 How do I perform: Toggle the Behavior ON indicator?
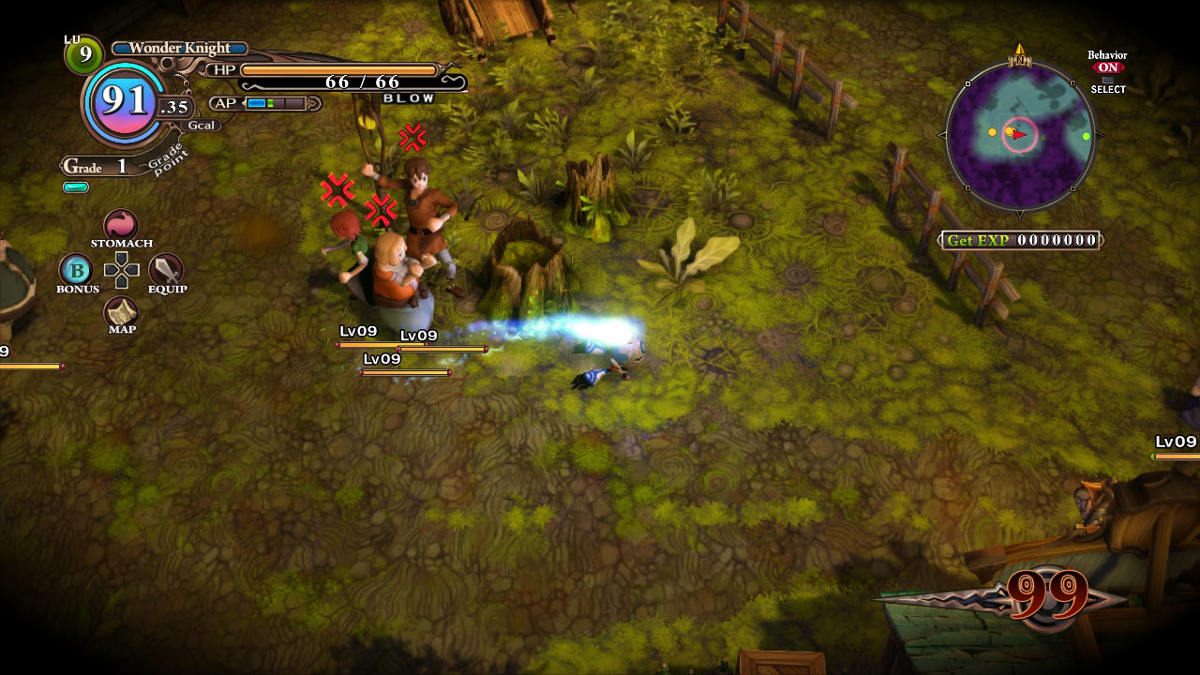click(x=1108, y=68)
